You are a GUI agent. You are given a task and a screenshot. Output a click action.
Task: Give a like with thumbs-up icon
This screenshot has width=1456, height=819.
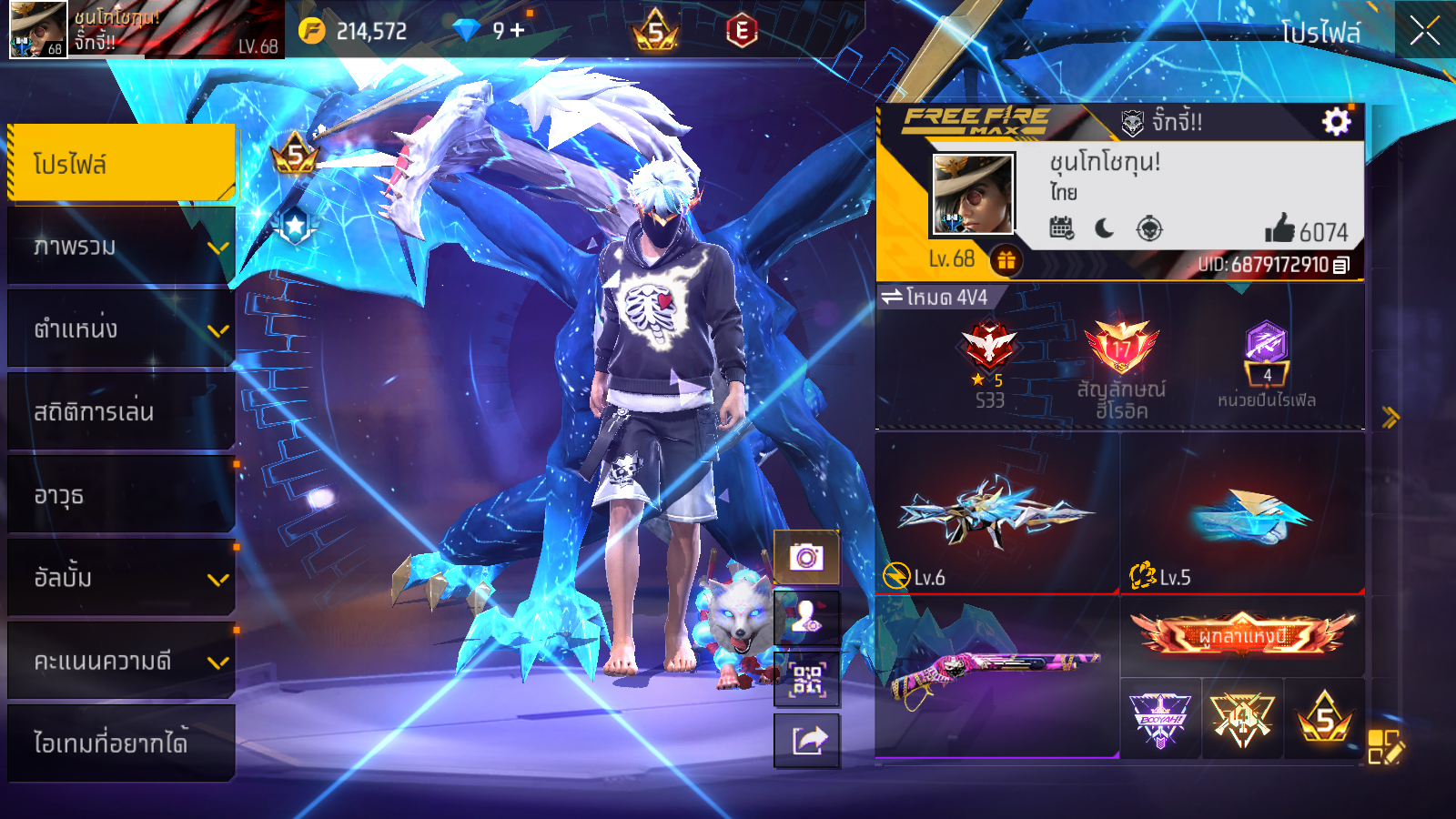click(1279, 228)
